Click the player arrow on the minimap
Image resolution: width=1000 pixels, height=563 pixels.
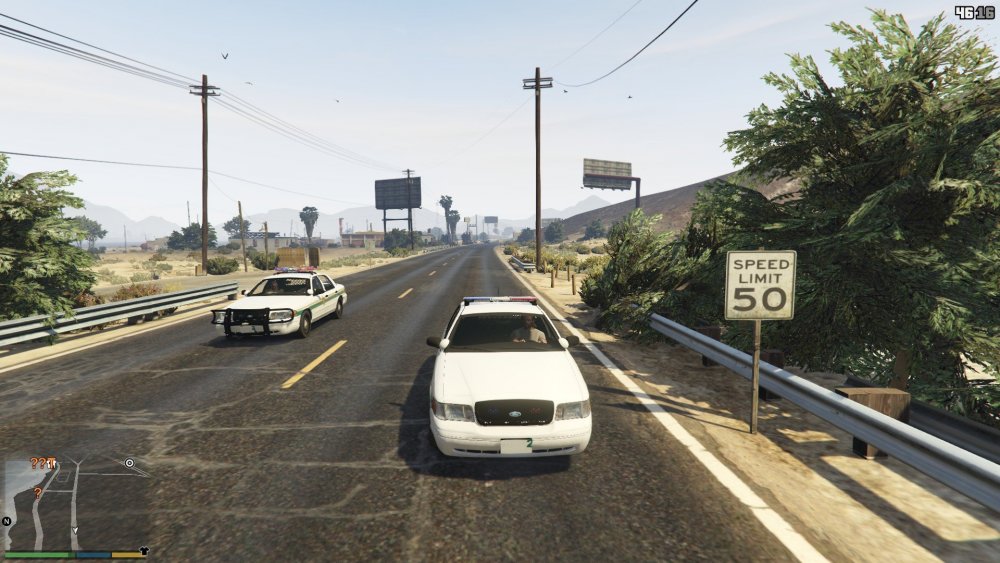(74, 529)
